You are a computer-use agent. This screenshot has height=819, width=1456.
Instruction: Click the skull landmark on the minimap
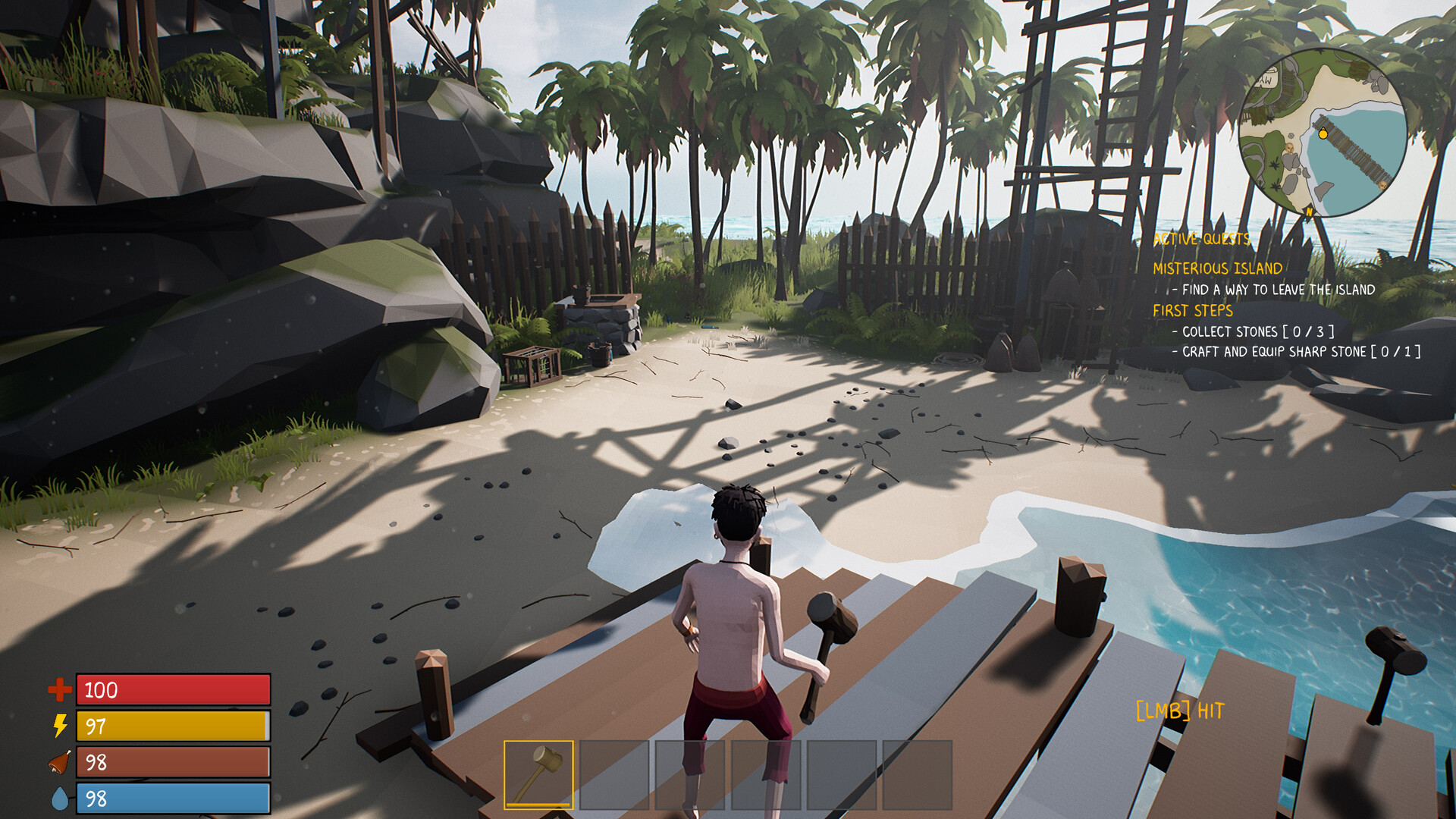tap(1289, 147)
